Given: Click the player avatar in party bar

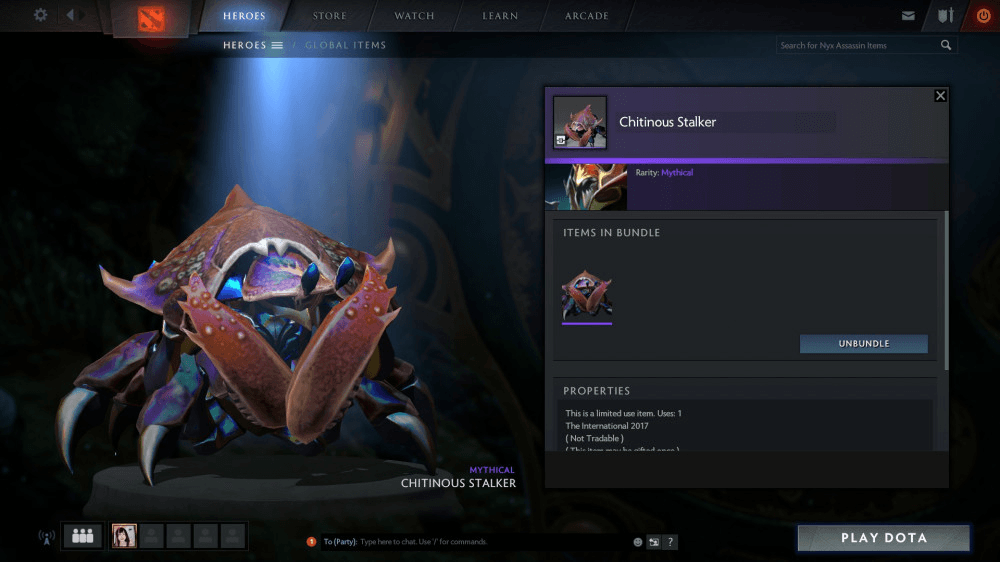Looking at the screenshot, I should click(124, 536).
